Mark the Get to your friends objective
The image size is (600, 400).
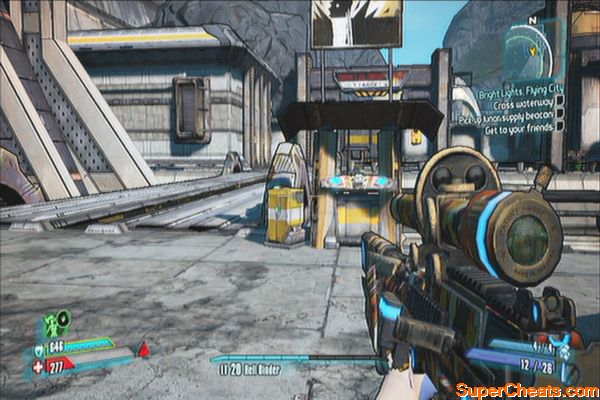coord(558,127)
